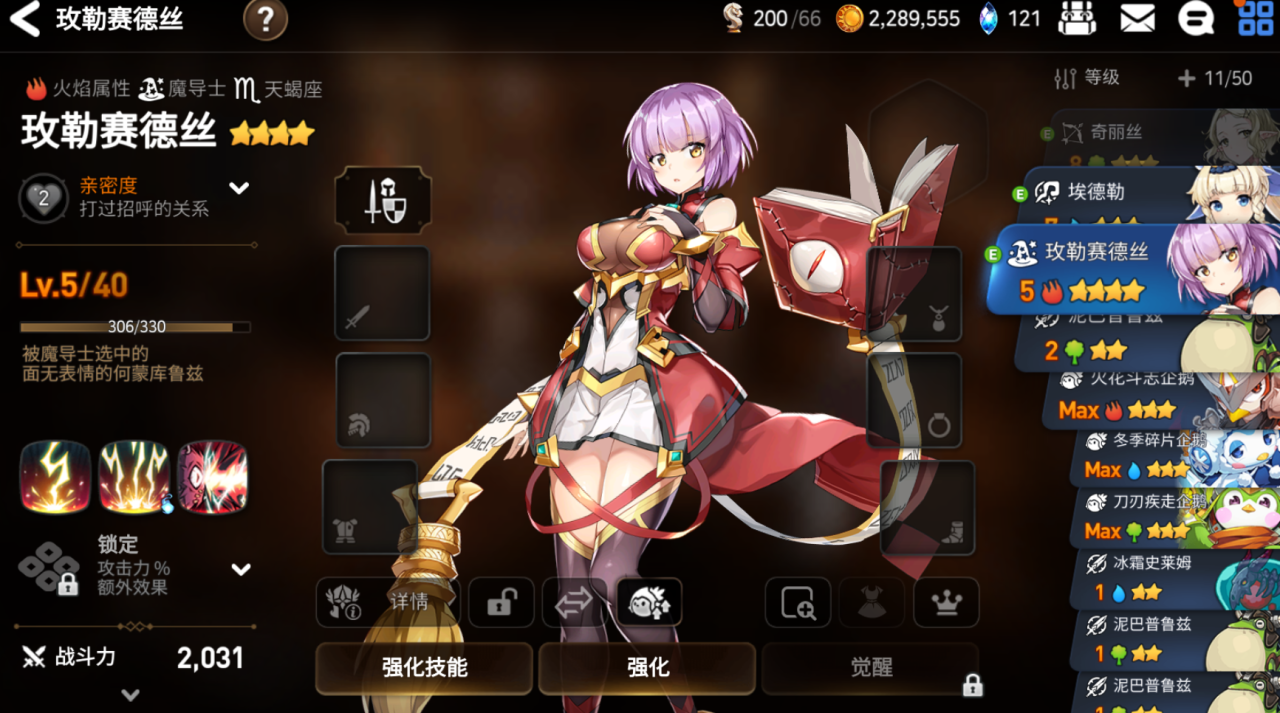This screenshot has width=1280, height=713.
Task: Go back with the top-left arrow
Action: click(x=24, y=19)
